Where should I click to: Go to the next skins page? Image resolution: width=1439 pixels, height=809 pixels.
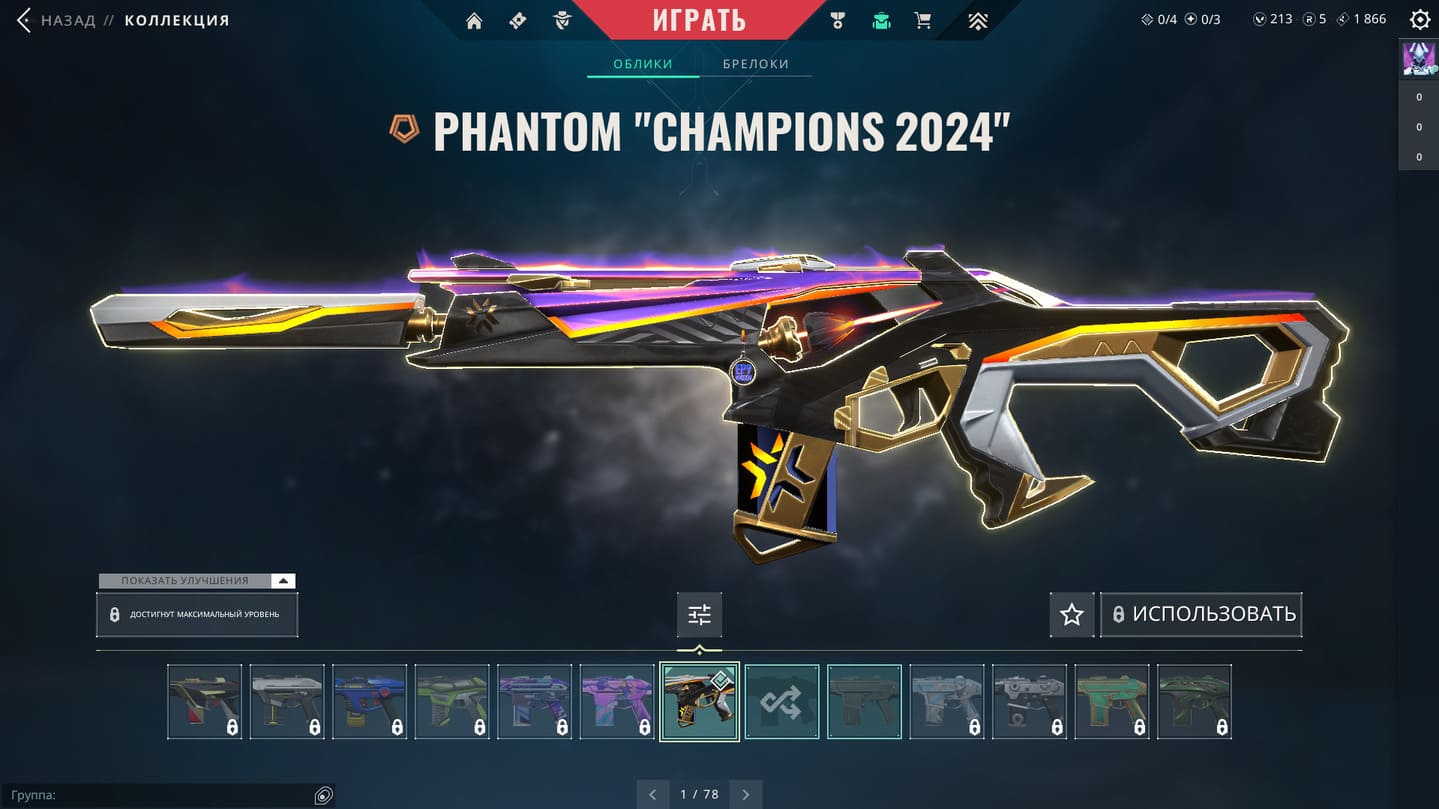tap(746, 794)
